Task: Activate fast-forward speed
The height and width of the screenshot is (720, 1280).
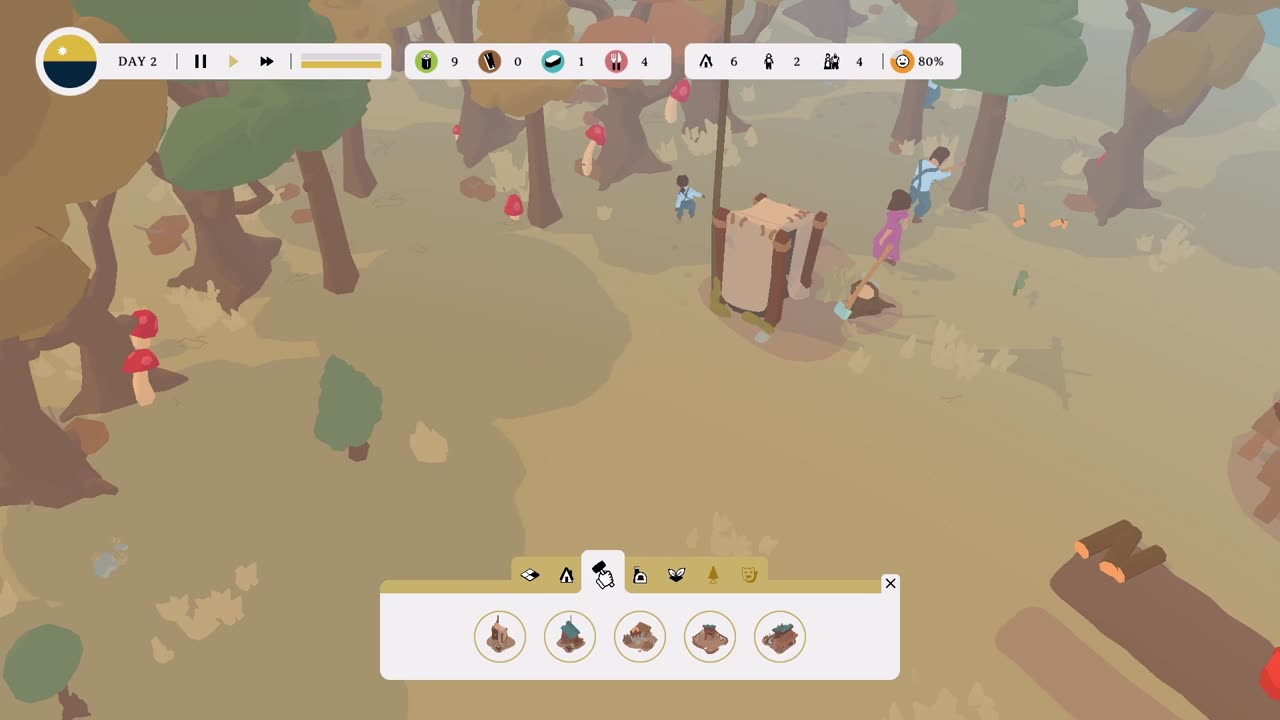Action: tap(267, 62)
